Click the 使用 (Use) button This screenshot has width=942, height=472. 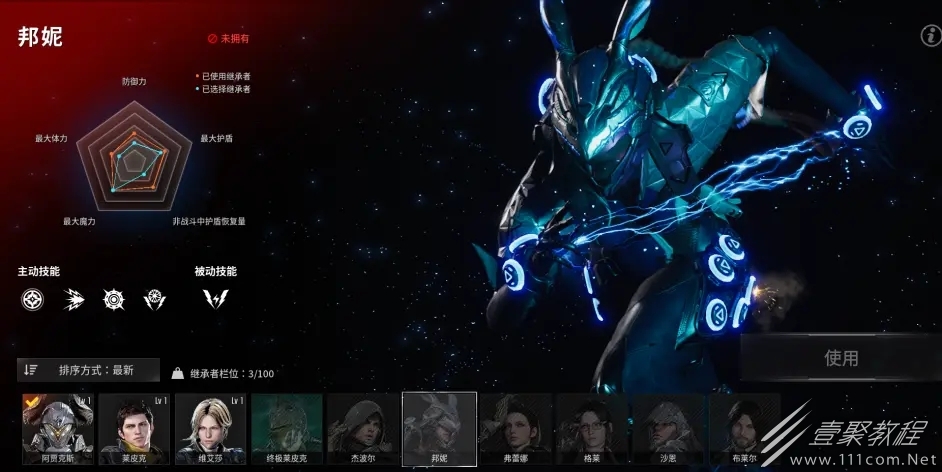click(840, 358)
